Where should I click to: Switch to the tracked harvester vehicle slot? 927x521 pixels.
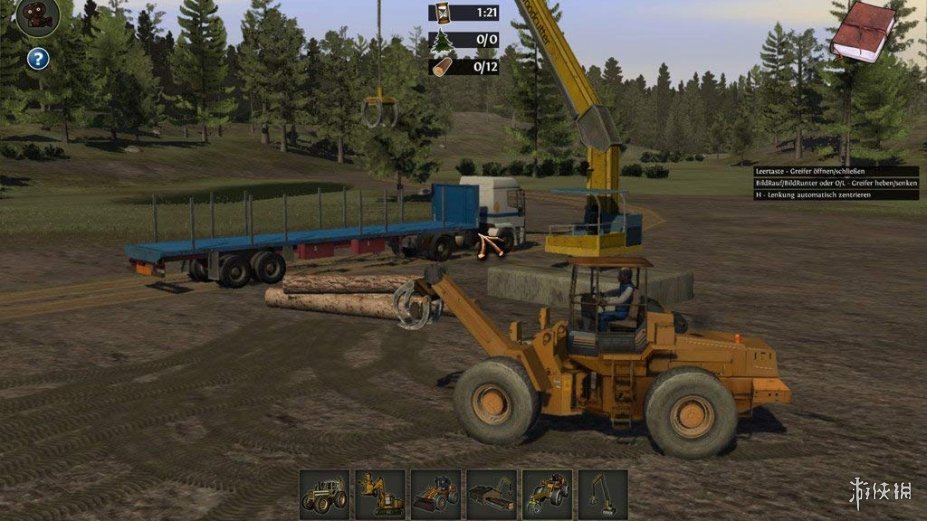[380, 493]
